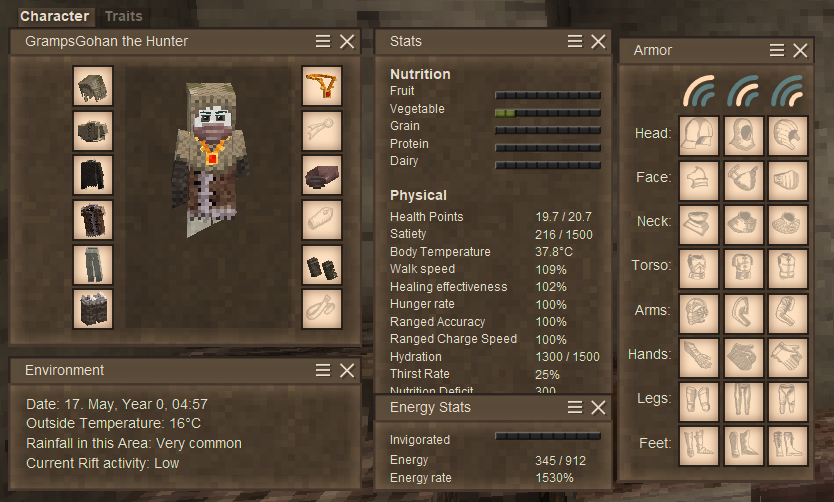Screen dimensions: 834x502
Task: Close the GrampsGohan the Hunter window
Action: tap(347, 41)
